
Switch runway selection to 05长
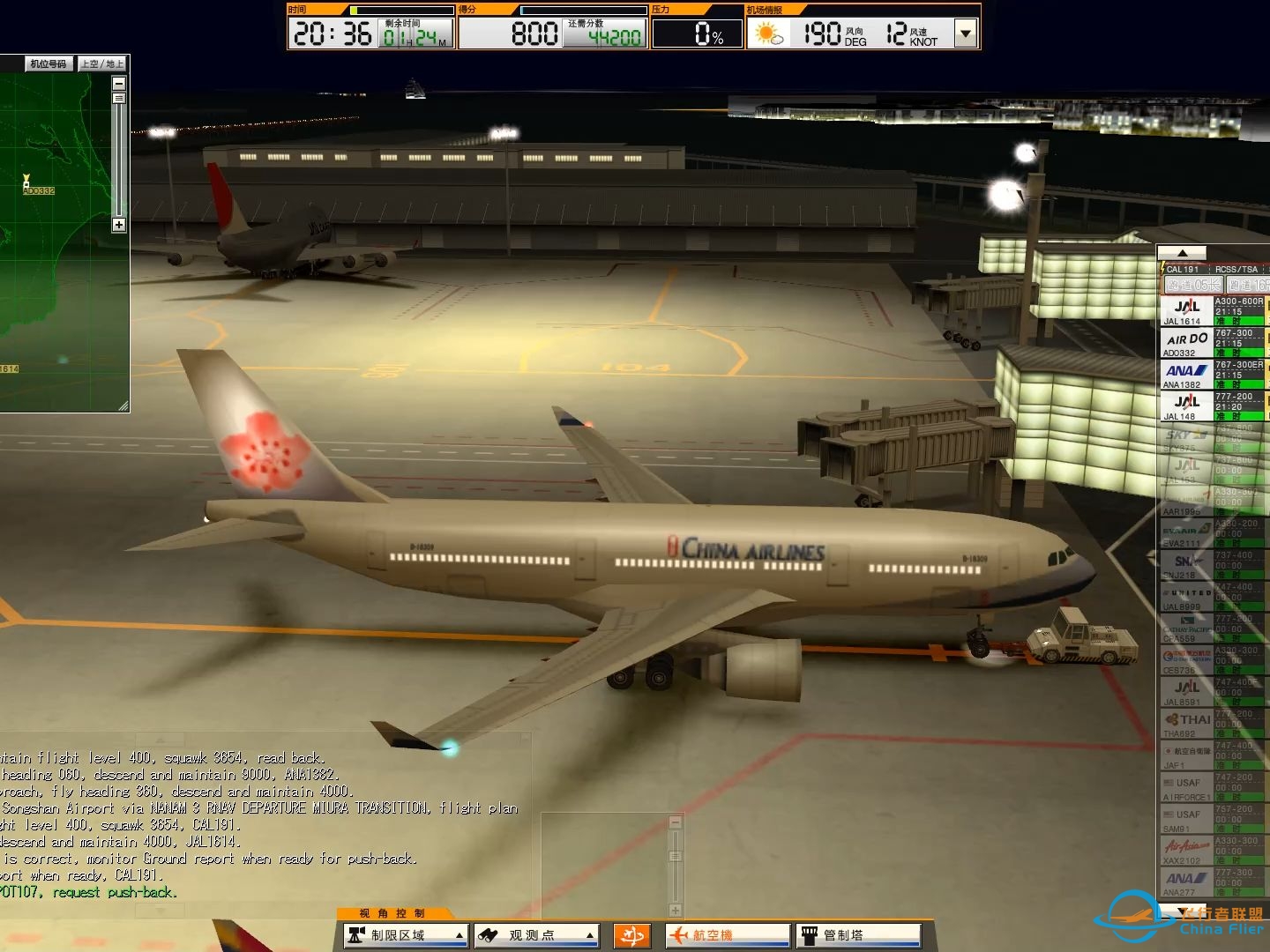[1193, 284]
